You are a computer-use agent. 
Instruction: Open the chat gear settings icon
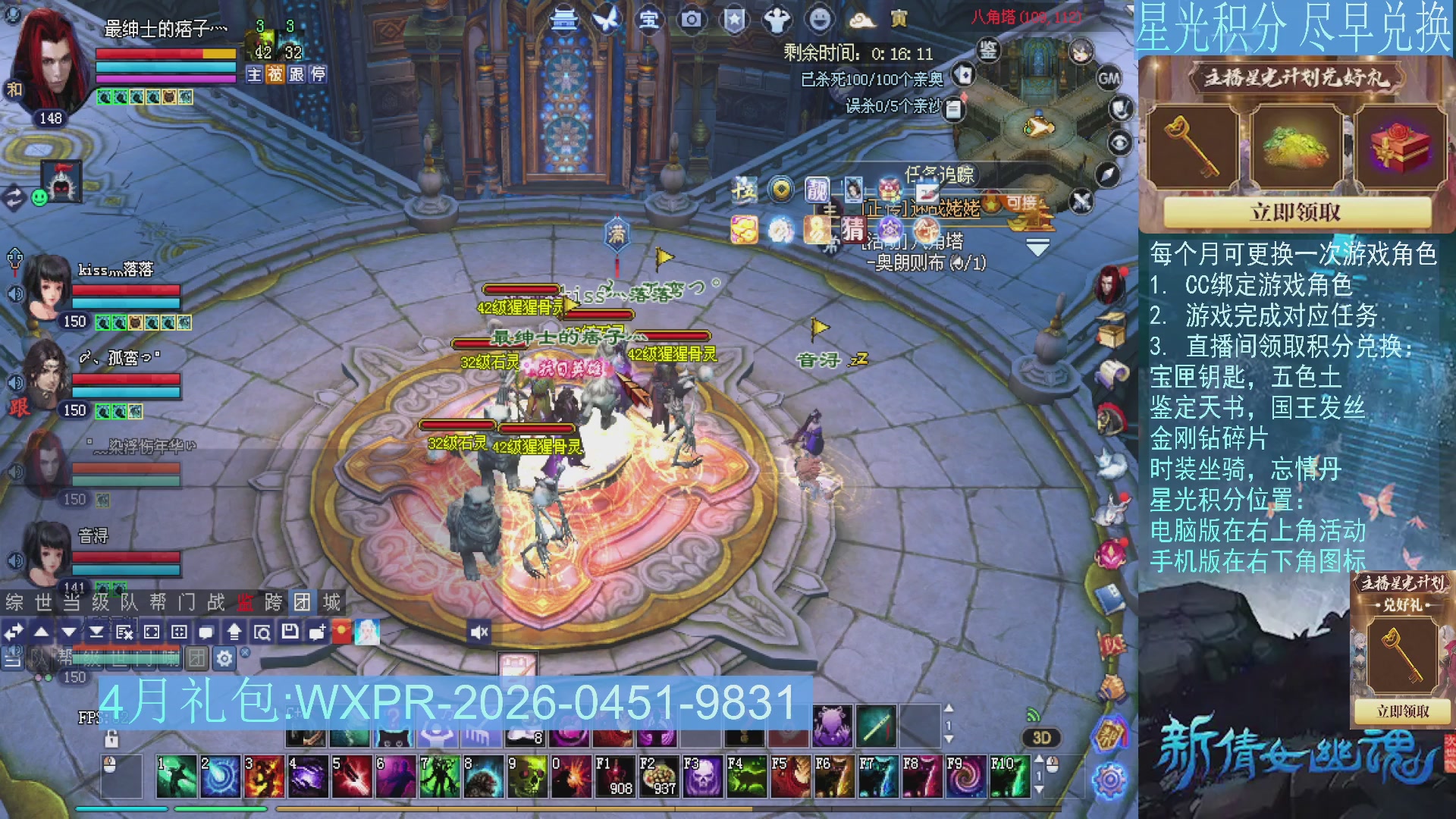(x=224, y=658)
